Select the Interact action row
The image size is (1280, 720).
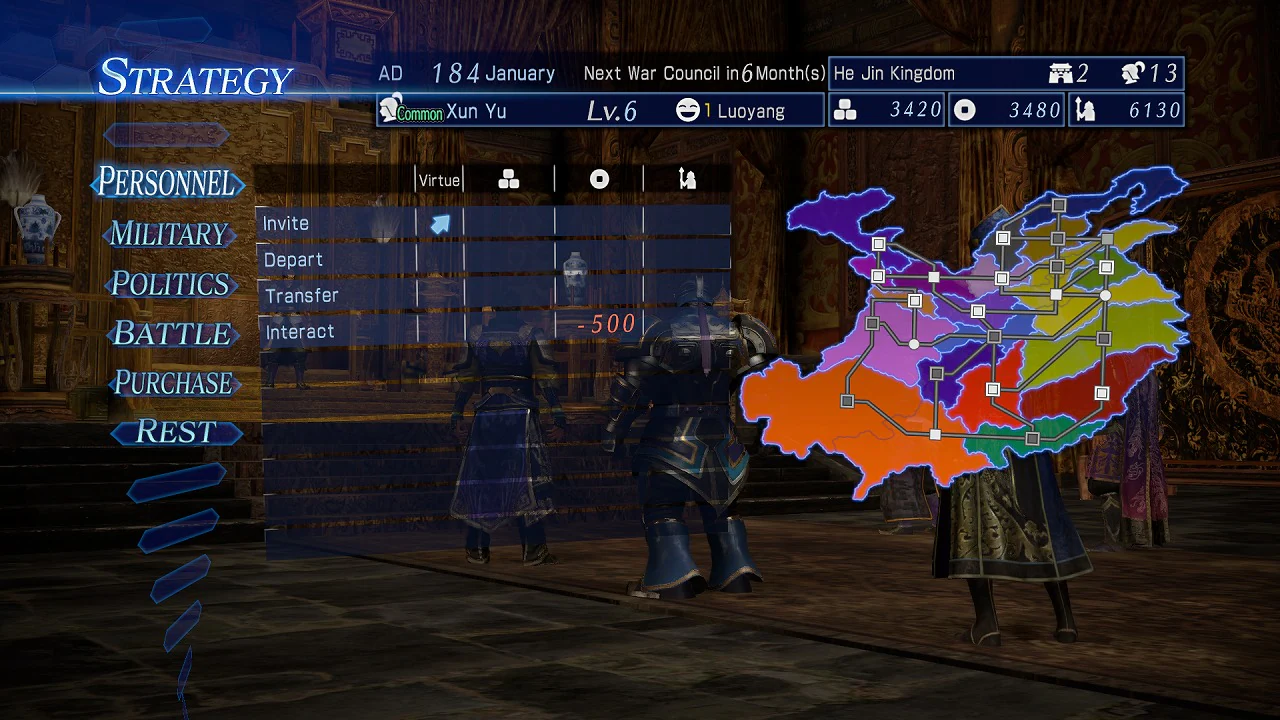(x=336, y=332)
